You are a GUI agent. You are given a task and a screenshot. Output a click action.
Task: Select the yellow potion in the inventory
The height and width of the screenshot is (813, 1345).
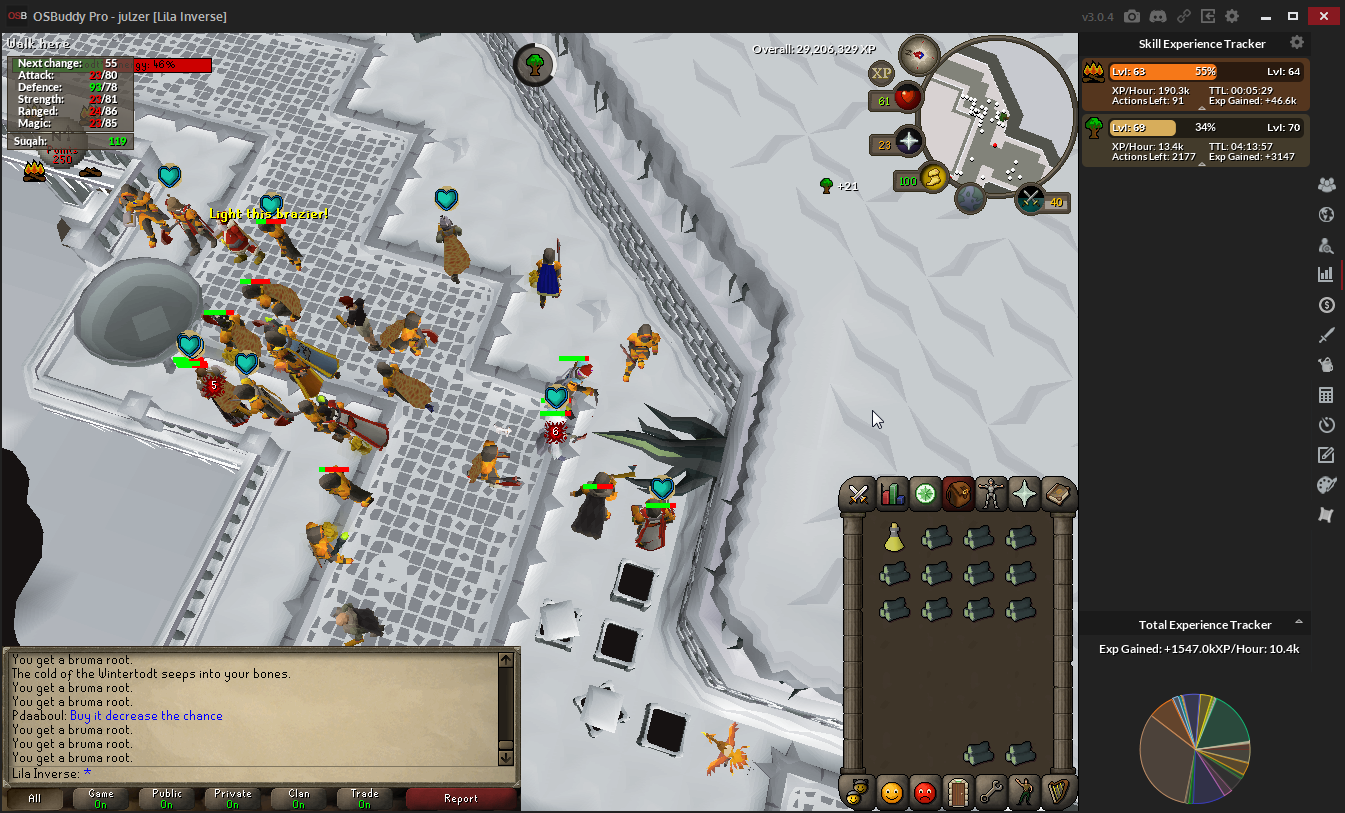tap(894, 539)
